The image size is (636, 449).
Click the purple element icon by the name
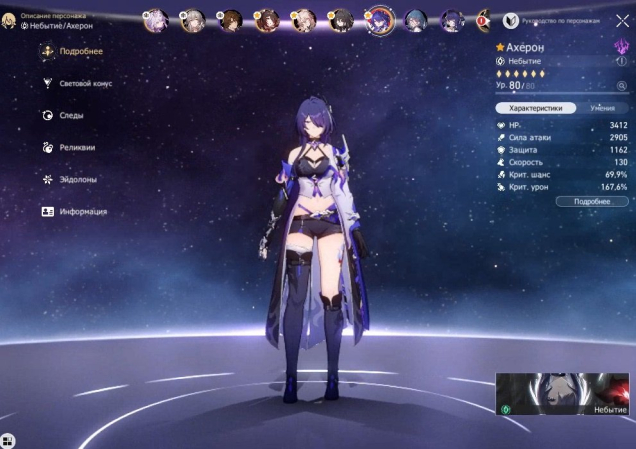tap(621, 46)
